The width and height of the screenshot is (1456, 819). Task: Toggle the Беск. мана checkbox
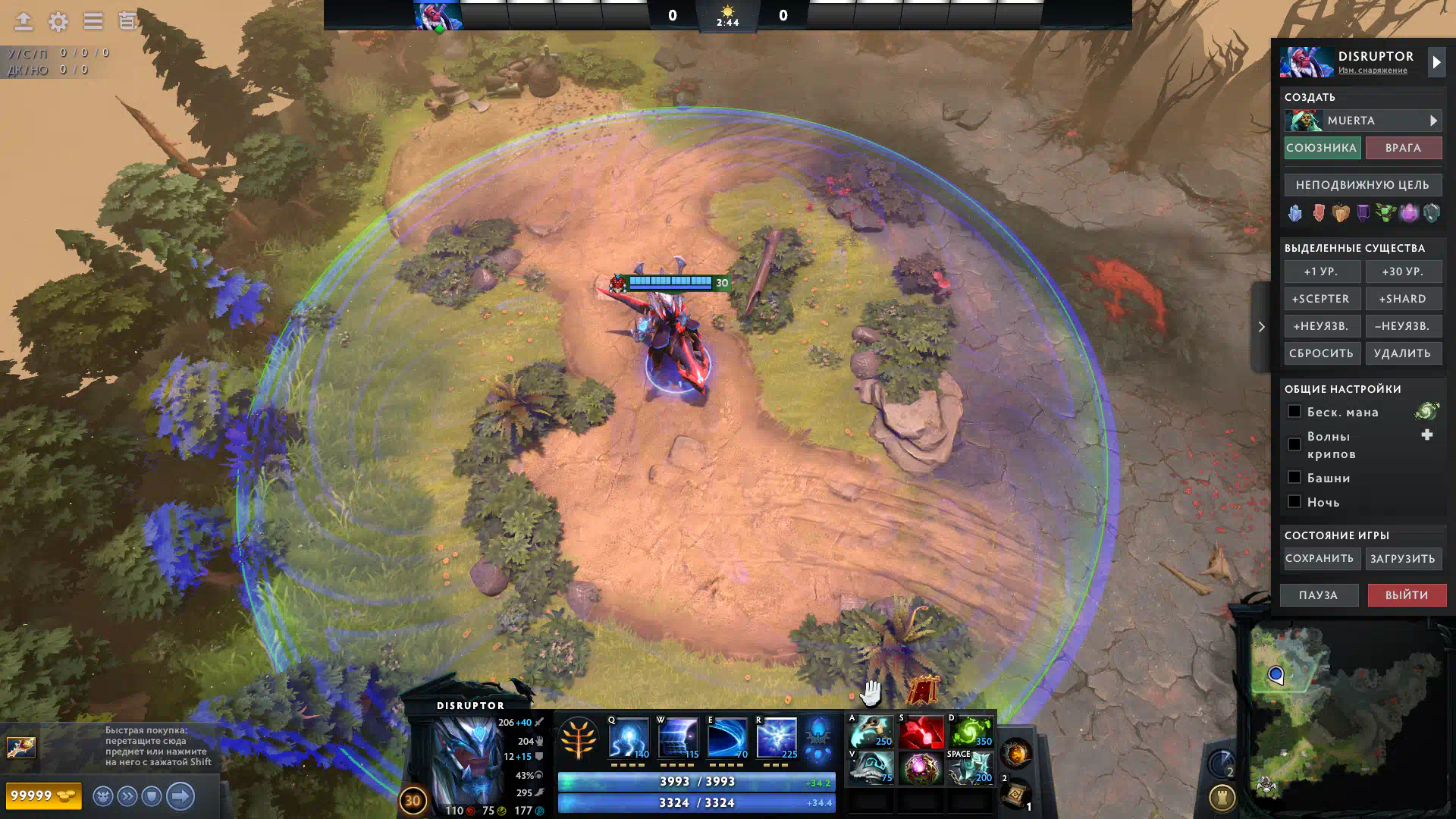tap(1294, 412)
